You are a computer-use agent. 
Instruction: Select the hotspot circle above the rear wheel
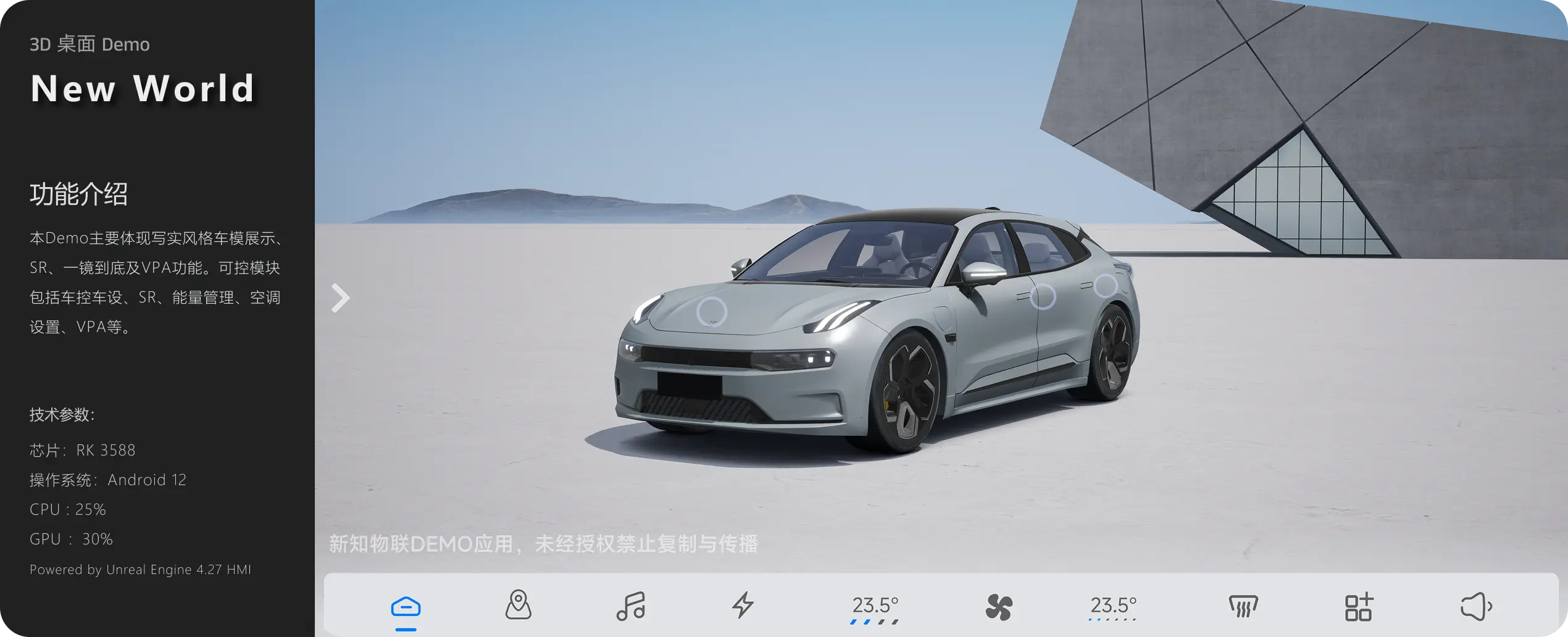click(x=1105, y=286)
